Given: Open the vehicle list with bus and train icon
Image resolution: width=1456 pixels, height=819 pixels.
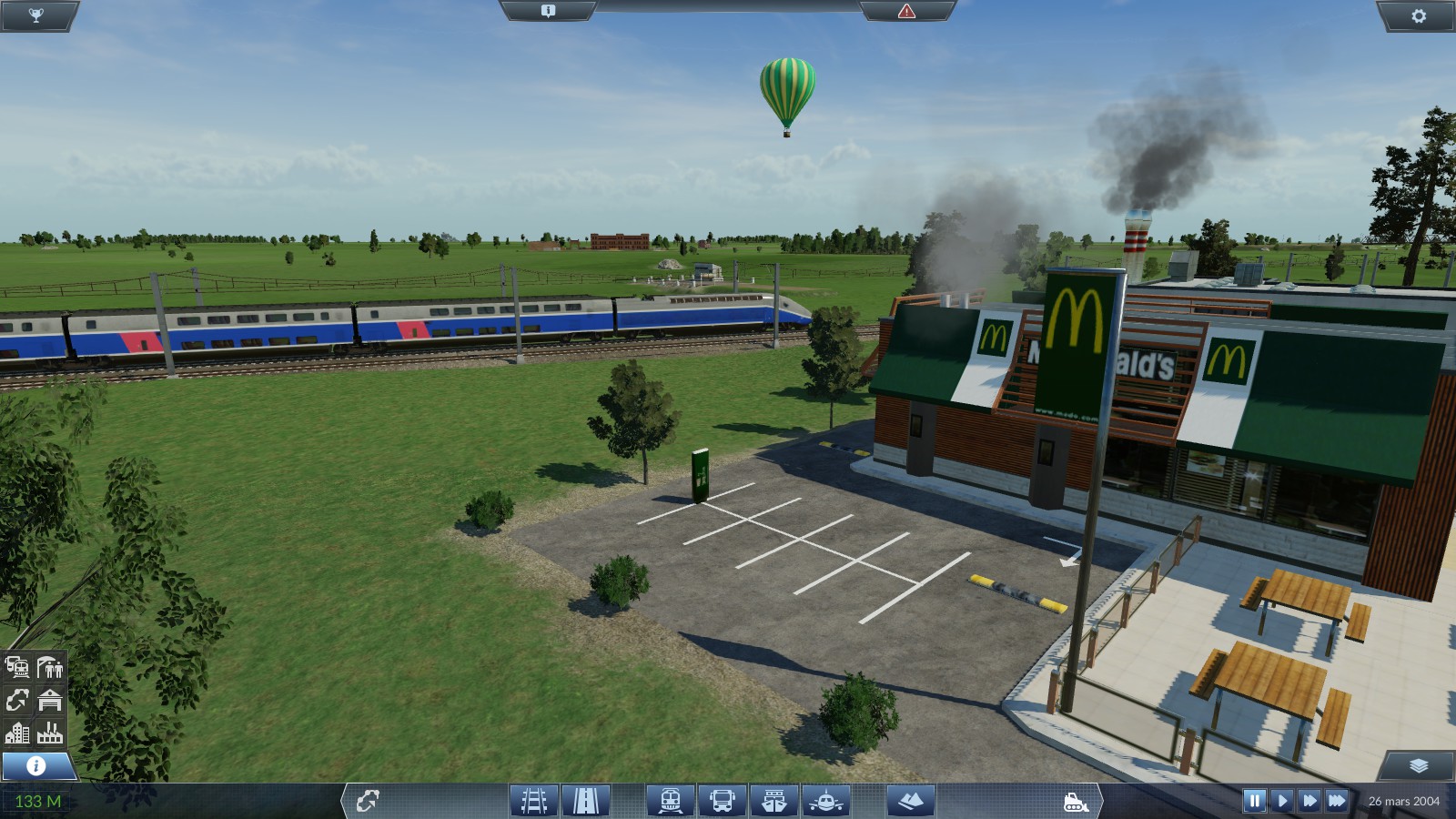Looking at the screenshot, I should pyautogui.click(x=17, y=667).
